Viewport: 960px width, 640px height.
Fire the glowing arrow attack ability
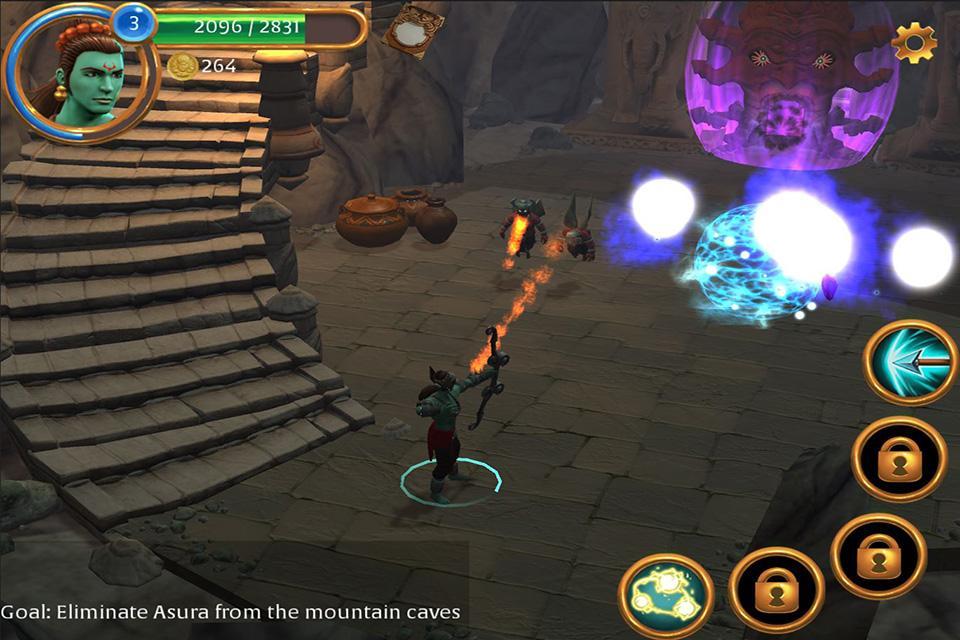(911, 362)
